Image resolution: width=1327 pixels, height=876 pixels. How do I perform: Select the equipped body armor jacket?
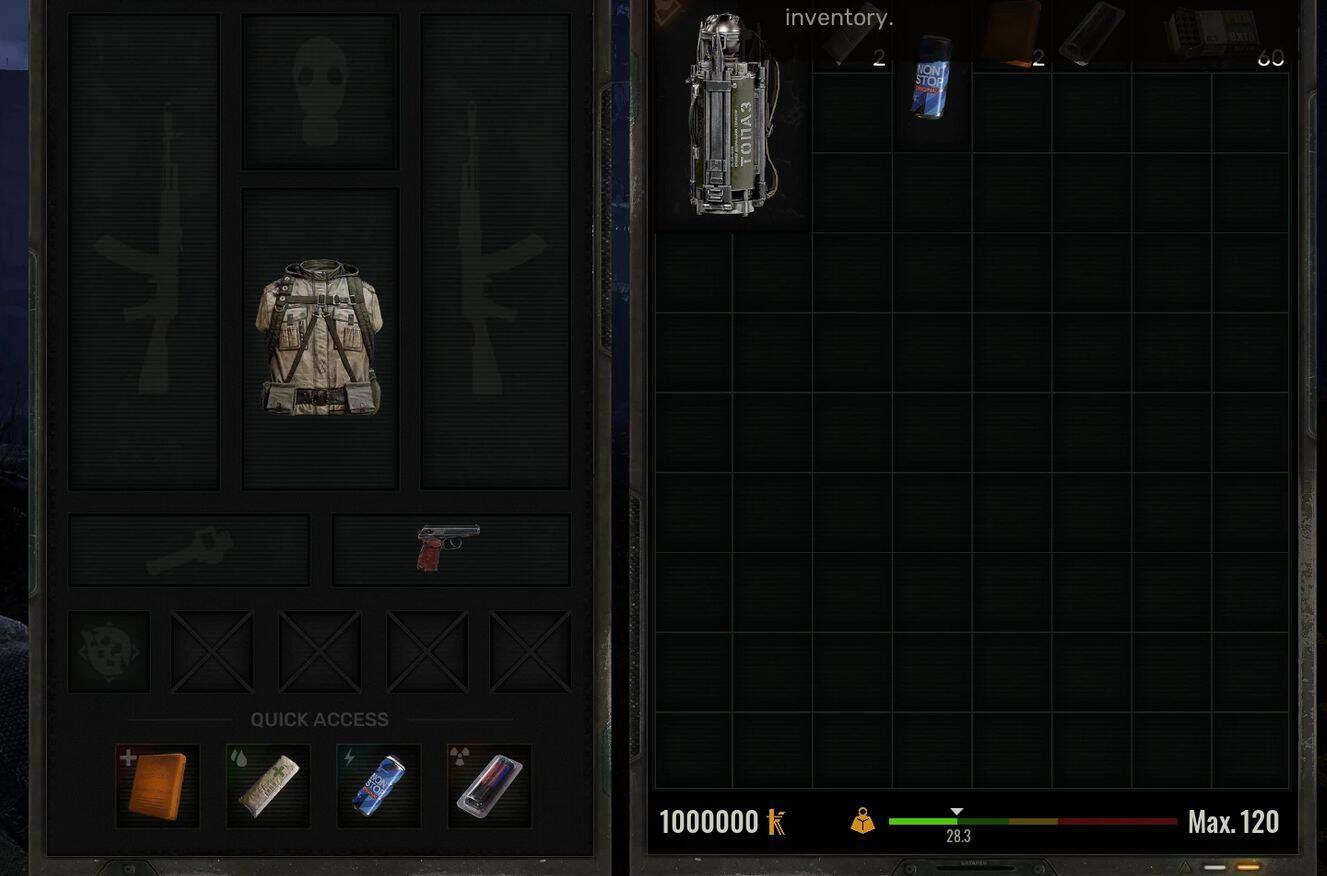320,338
